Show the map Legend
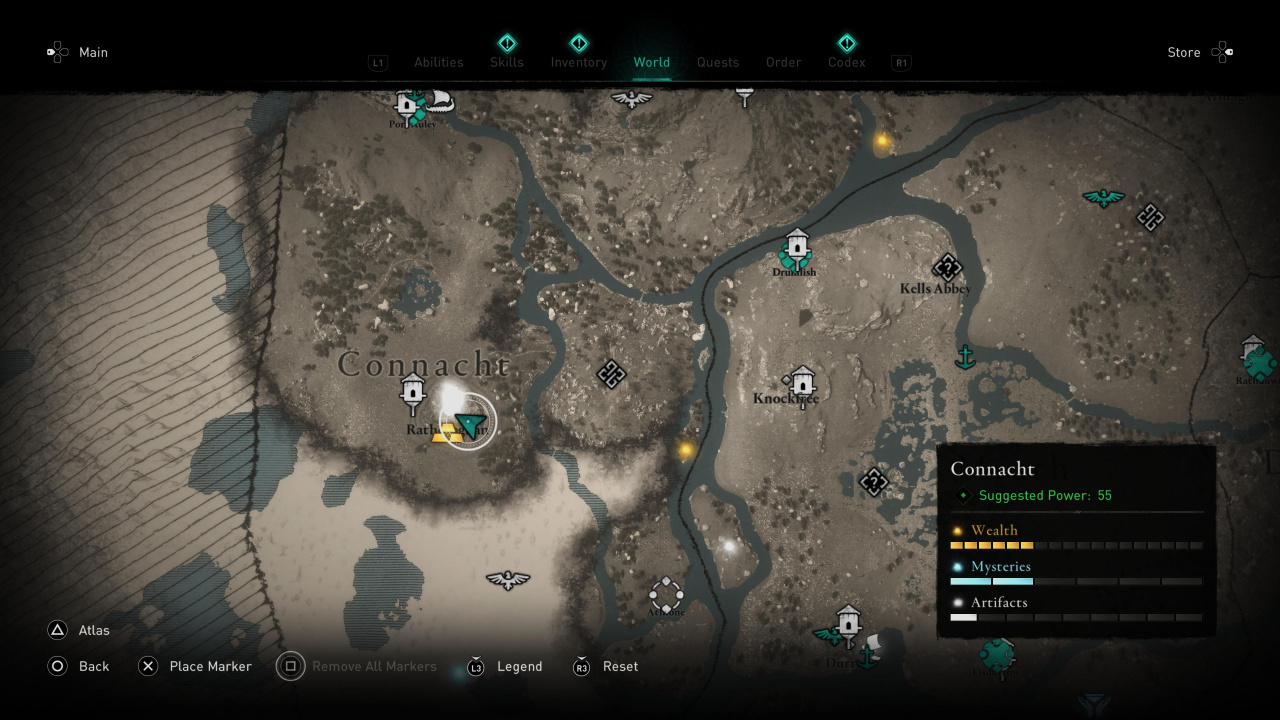This screenshot has width=1280, height=720. 520,666
